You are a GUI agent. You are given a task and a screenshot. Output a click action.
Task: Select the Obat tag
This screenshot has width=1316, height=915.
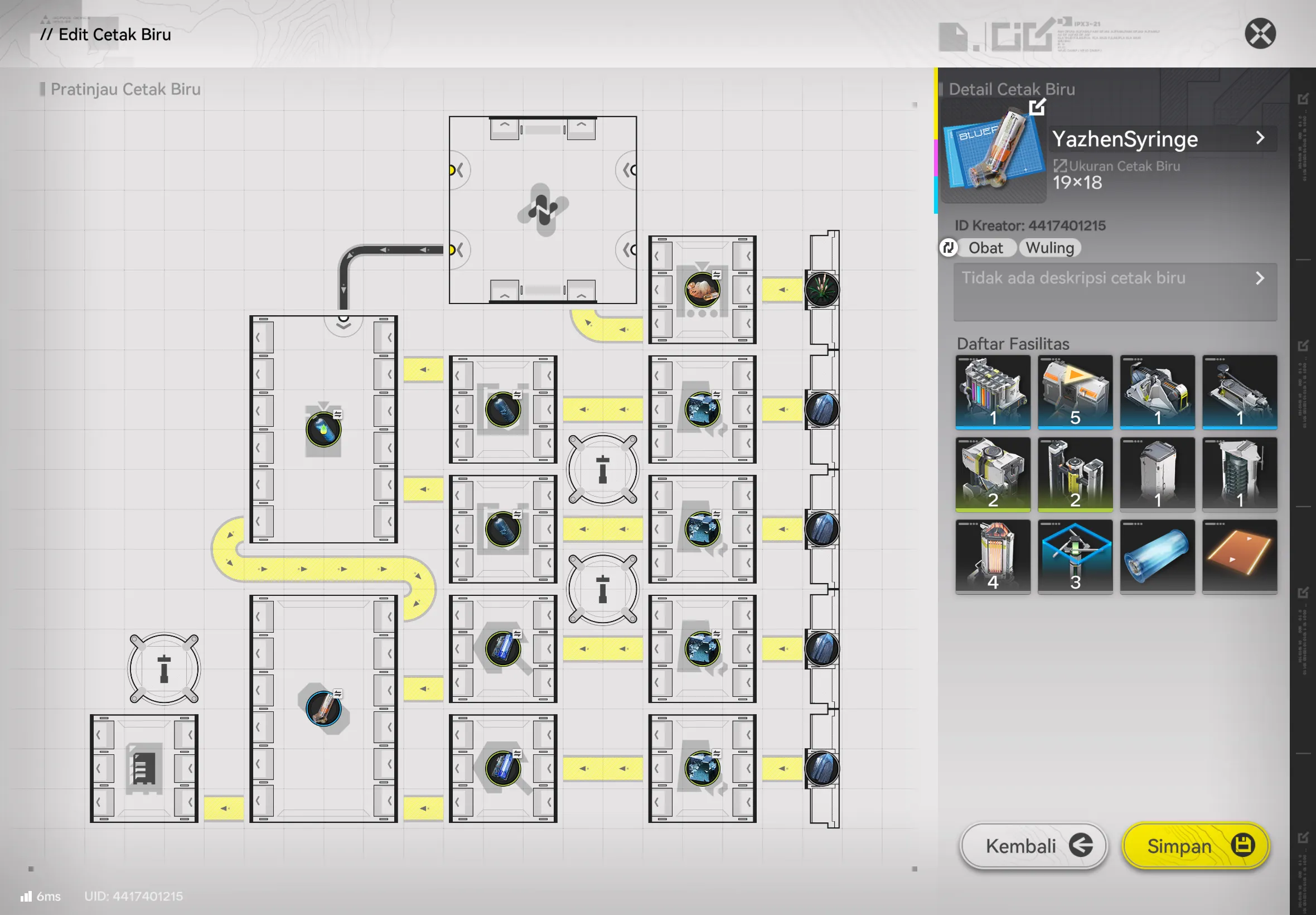tap(985, 248)
